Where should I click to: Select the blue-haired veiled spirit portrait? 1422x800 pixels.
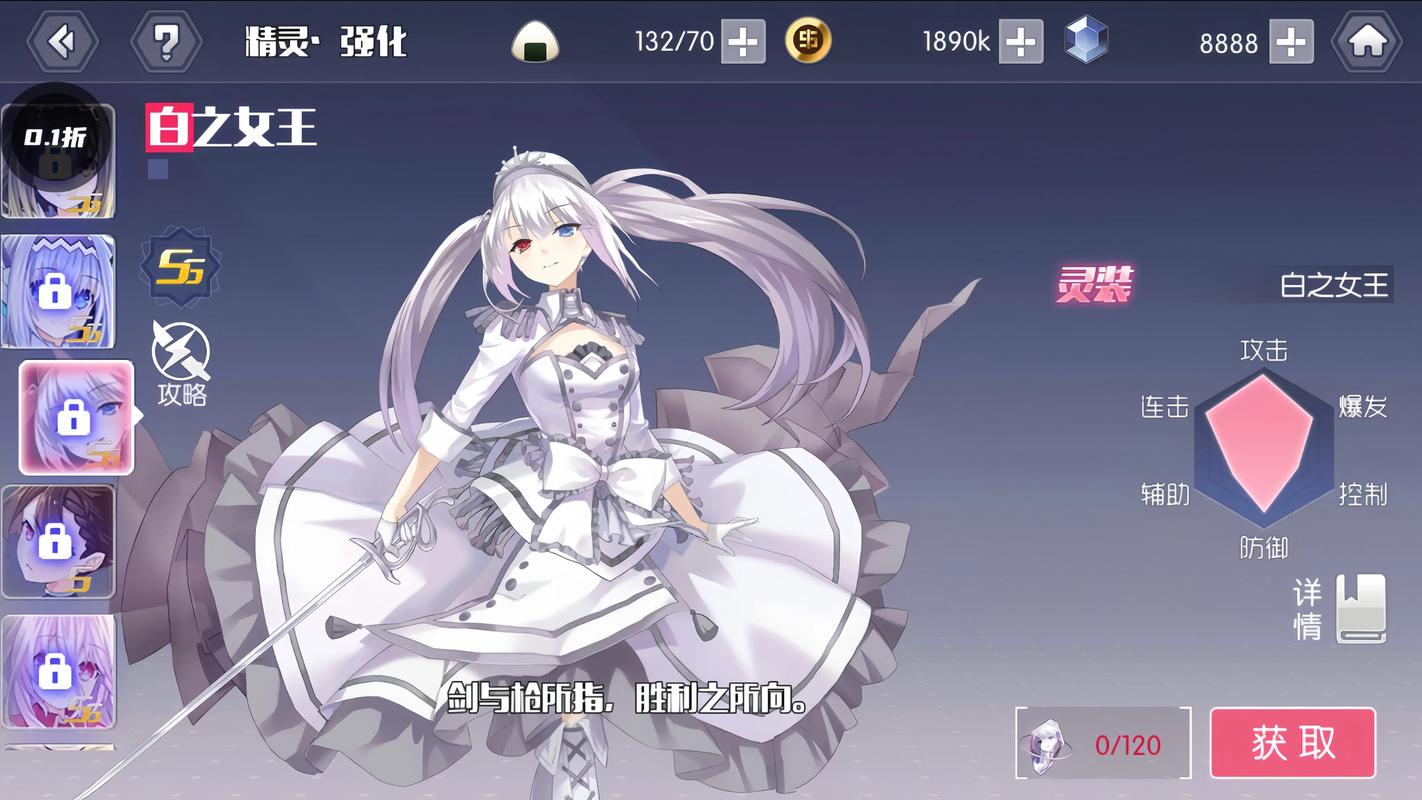[58, 291]
